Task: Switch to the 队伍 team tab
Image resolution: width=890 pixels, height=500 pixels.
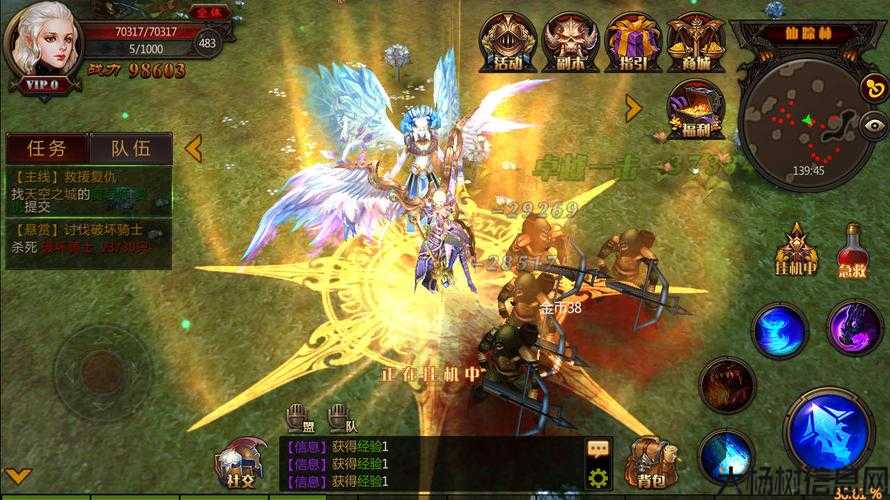Action: (x=131, y=149)
